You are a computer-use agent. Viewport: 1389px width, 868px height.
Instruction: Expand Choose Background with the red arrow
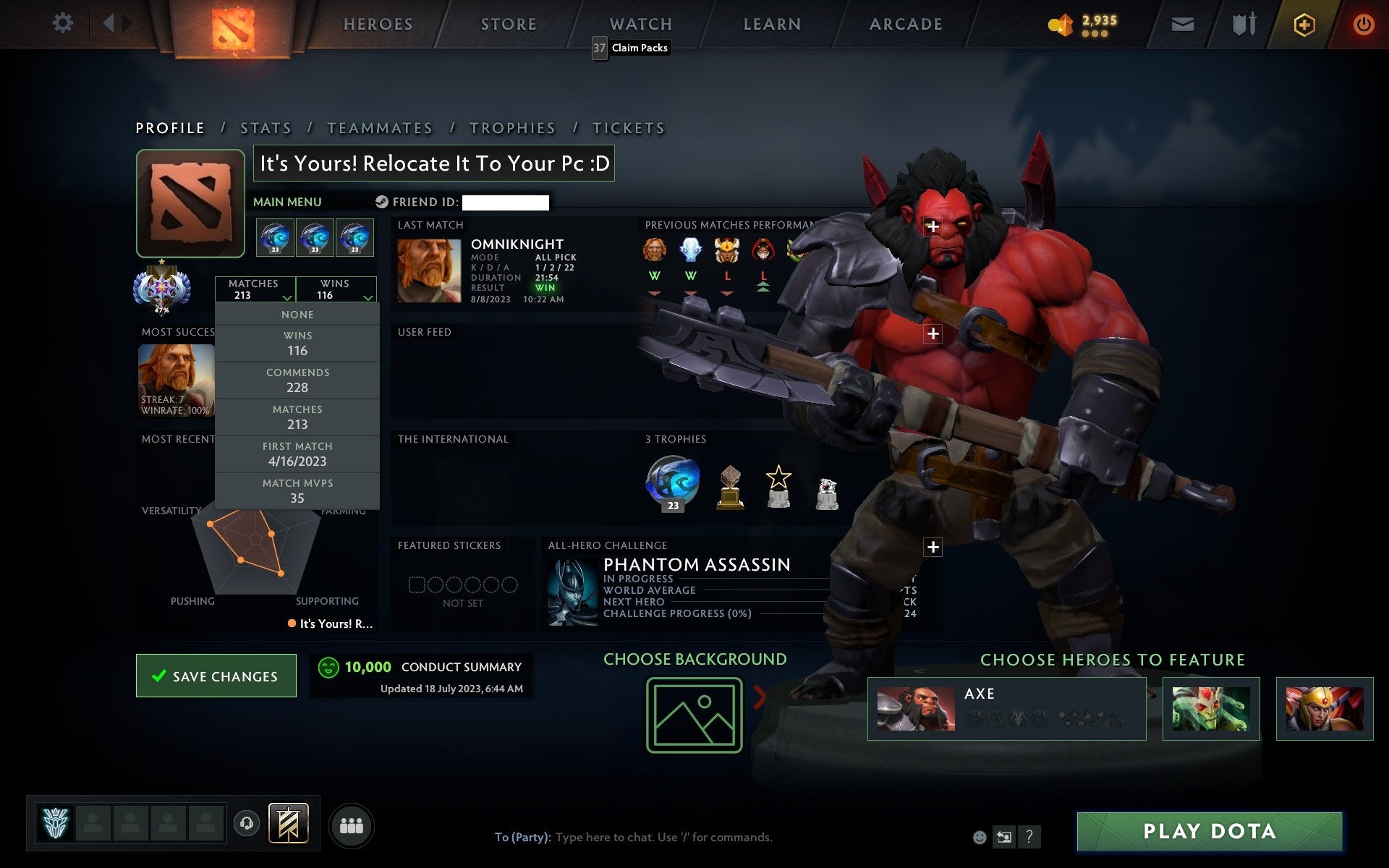tap(758, 697)
